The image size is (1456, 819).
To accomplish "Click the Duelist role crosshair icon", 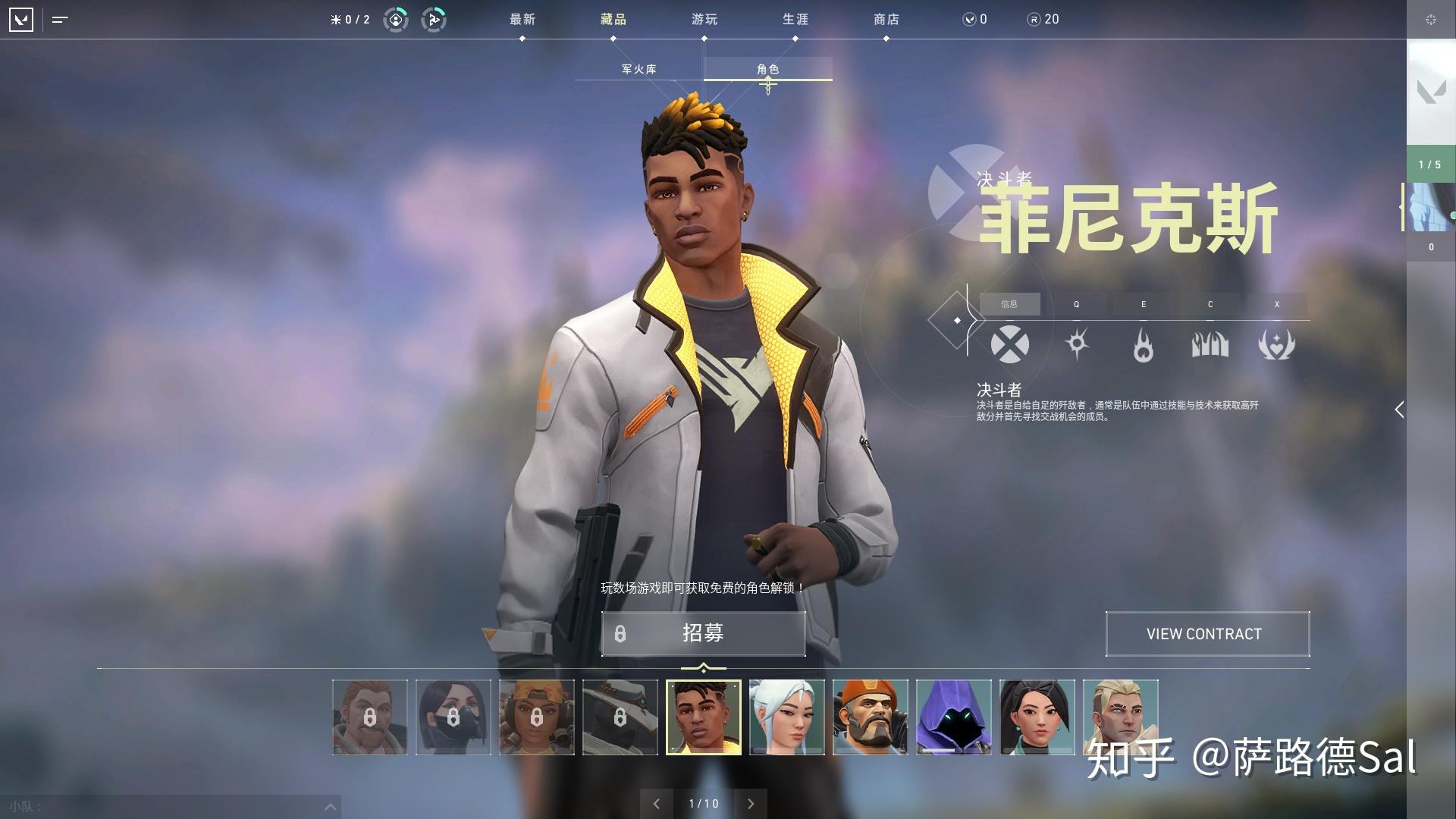I will pyautogui.click(x=1011, y=344).
